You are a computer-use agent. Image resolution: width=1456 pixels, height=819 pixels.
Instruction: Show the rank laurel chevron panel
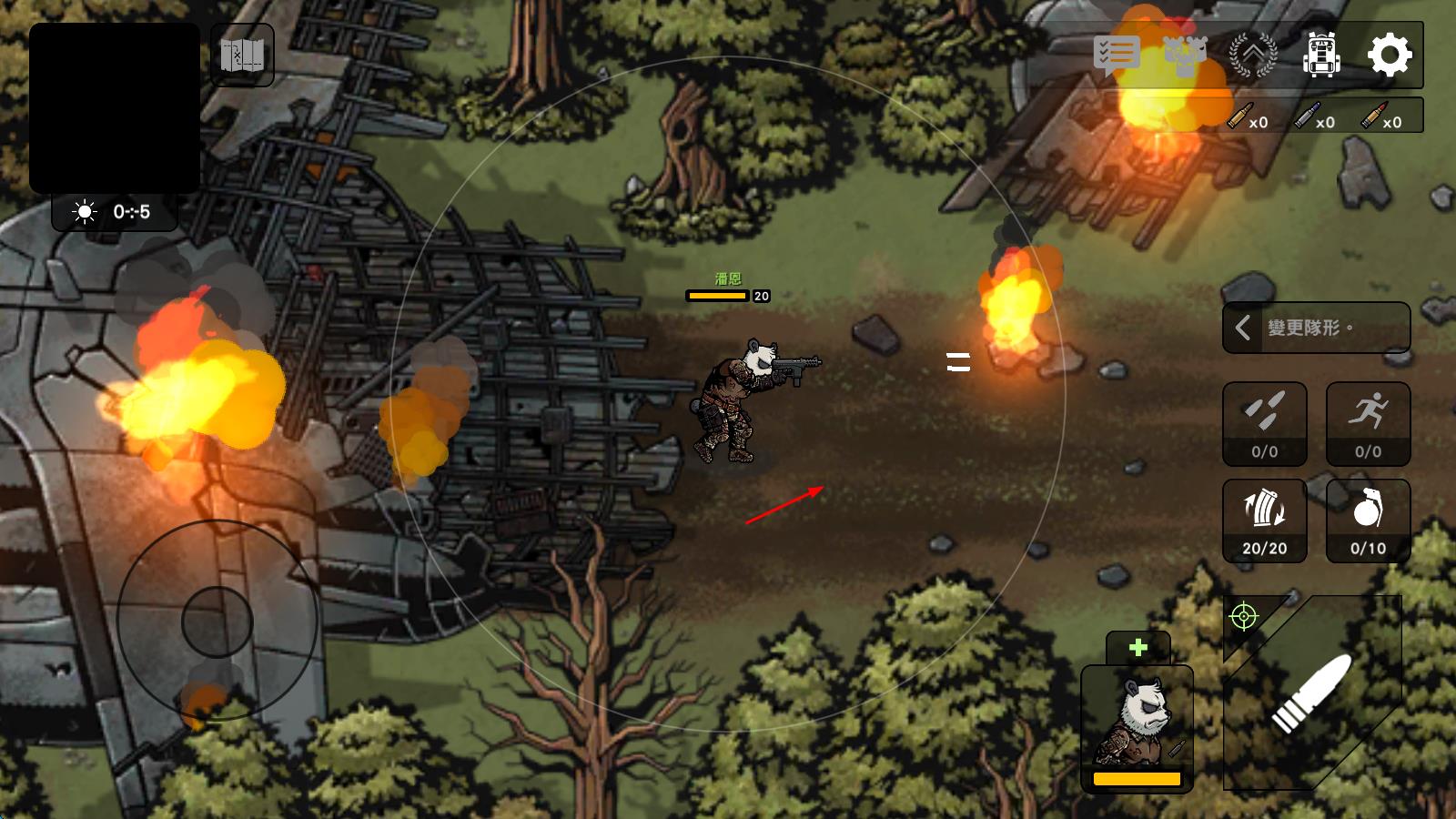pos(1253,55)
